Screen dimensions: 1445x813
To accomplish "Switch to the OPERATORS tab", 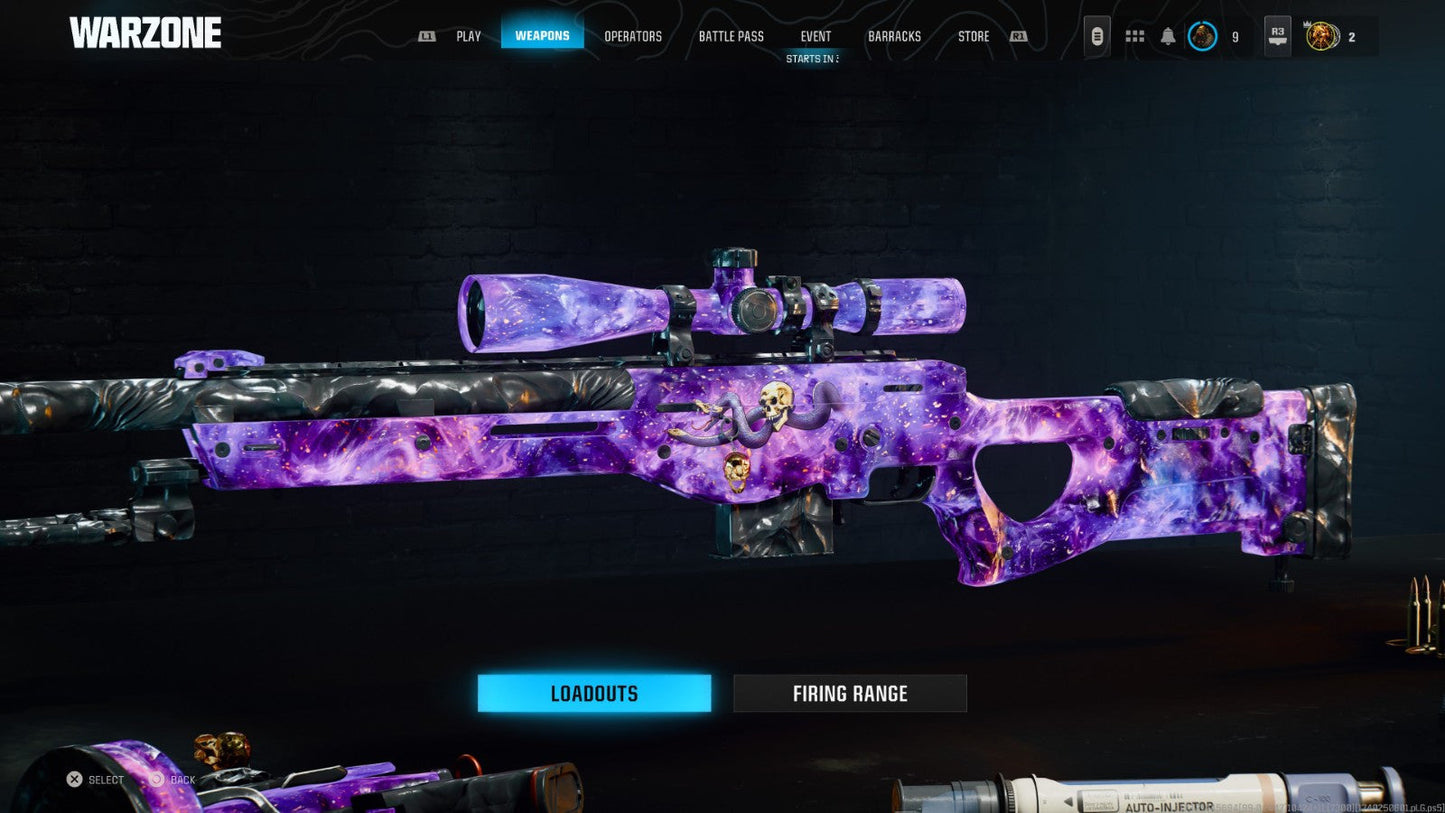I will click(x=633, y=36).
